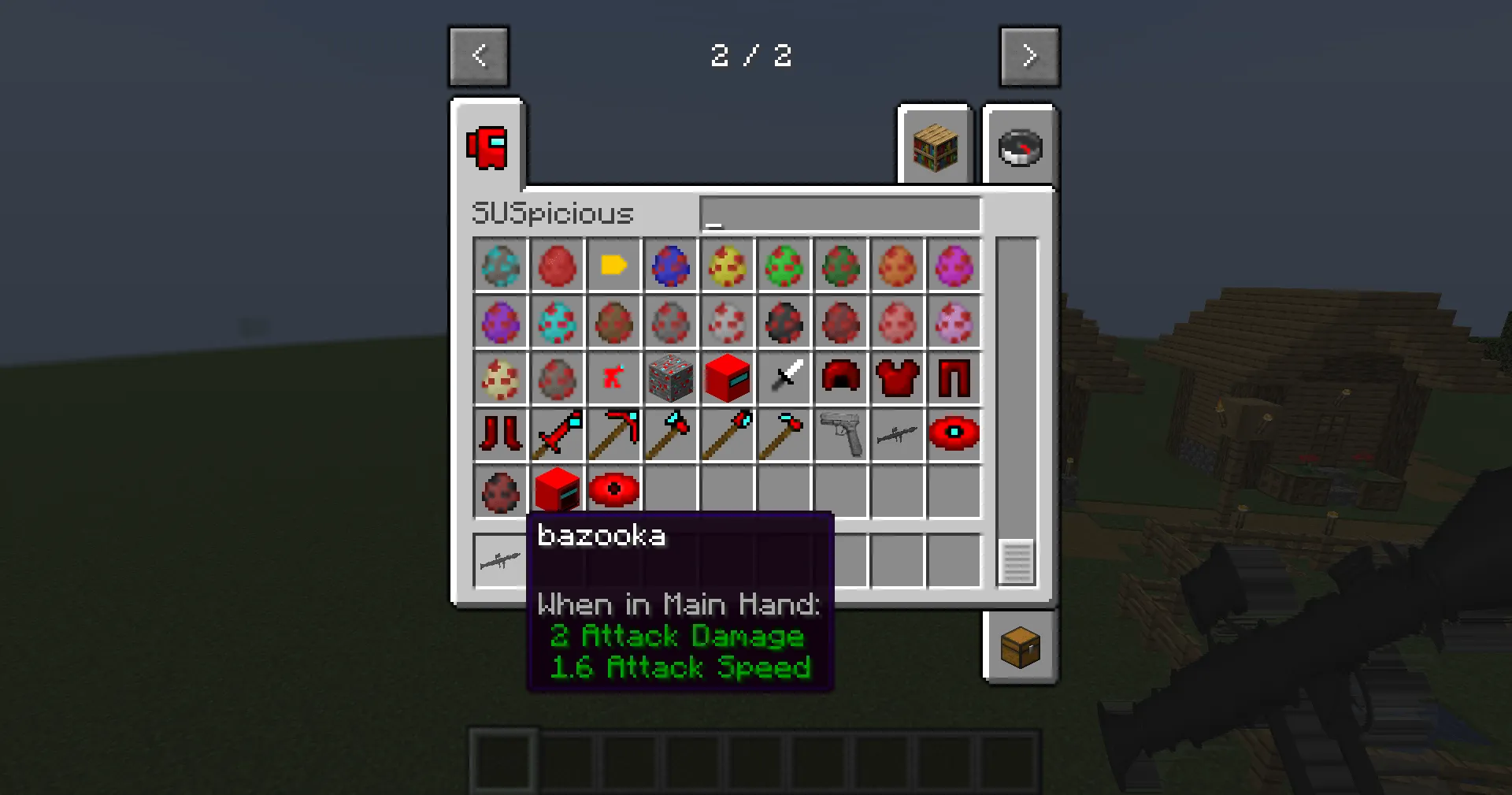Select the red sword
This screenshot has height=795, width=1512.
point(557,434)
